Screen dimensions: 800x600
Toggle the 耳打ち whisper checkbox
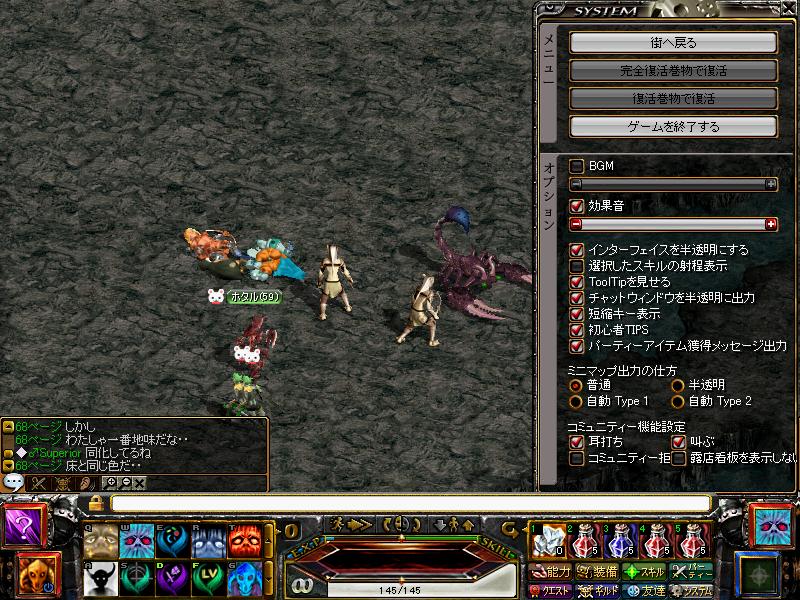(576, 442)
